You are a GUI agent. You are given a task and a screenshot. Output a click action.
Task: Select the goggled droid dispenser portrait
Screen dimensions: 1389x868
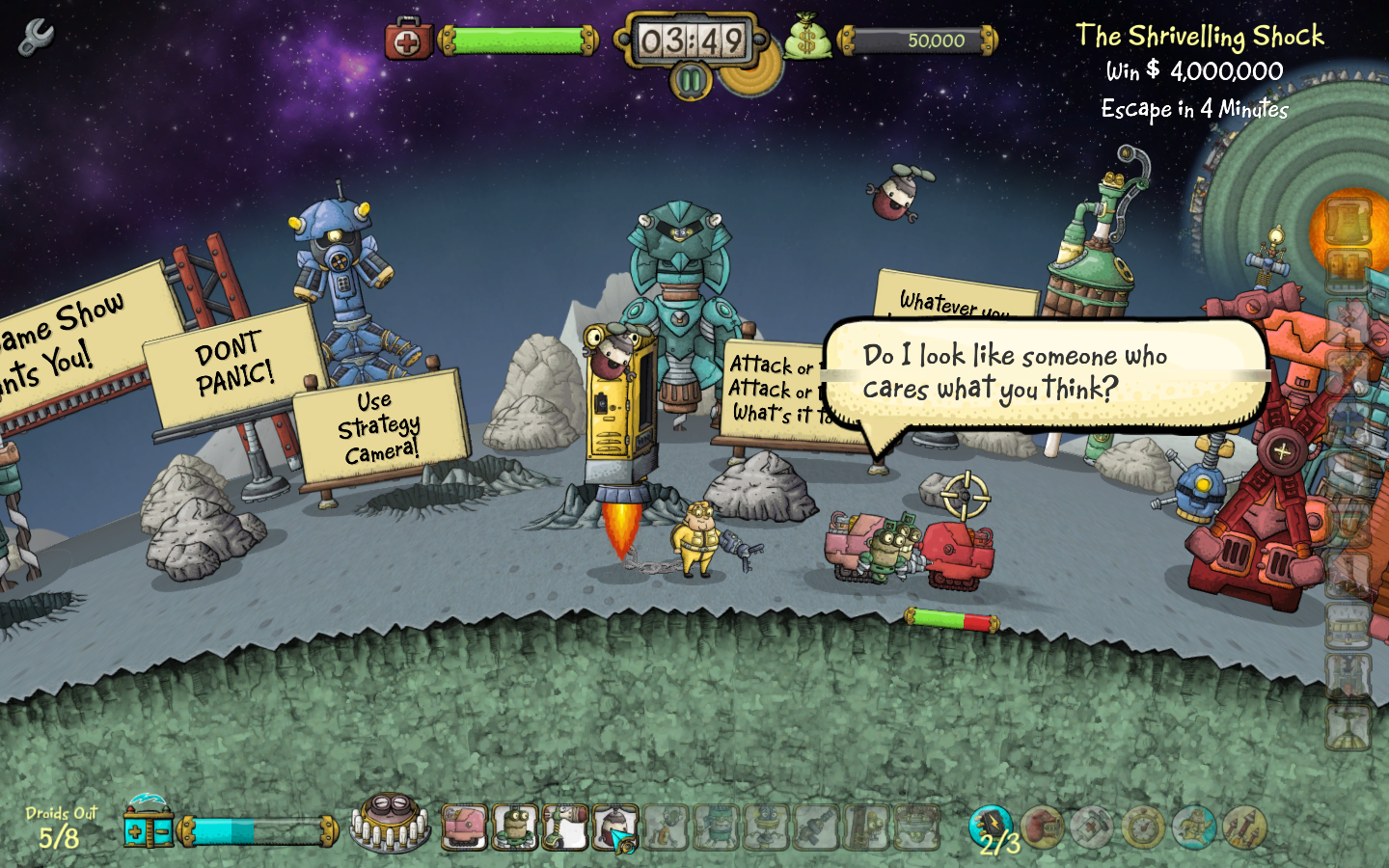pos(390,823)
